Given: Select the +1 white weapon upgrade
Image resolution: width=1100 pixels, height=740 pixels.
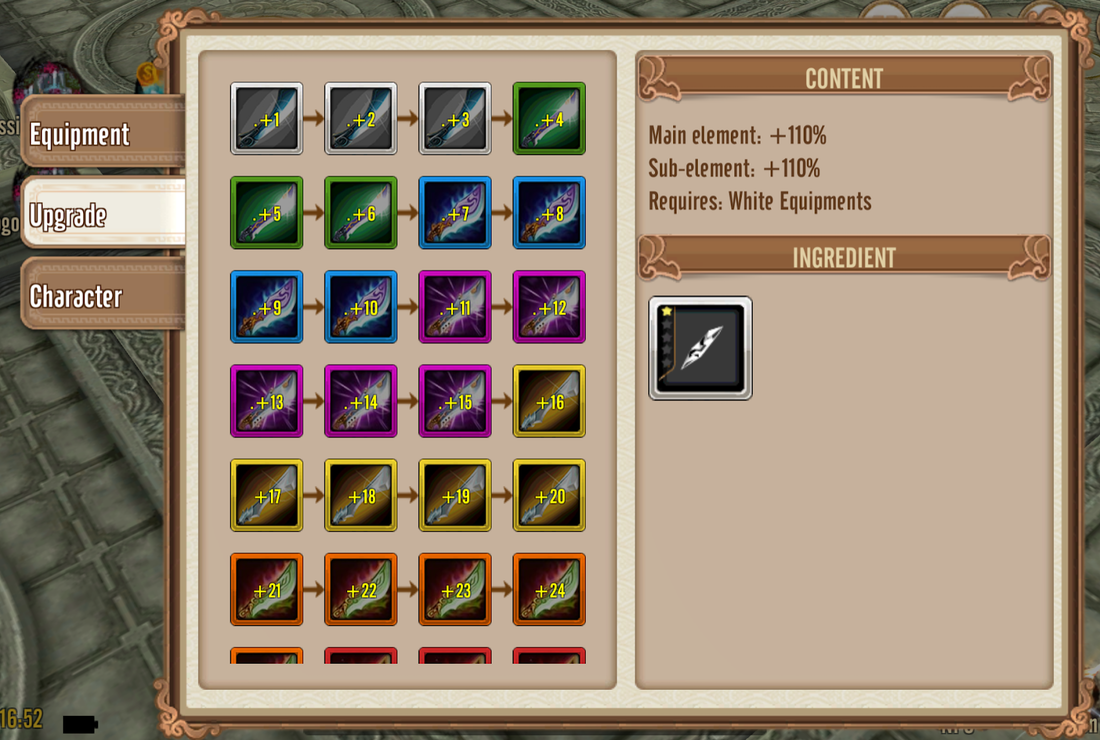Looking at the screenshot, I should click(267, 118).
